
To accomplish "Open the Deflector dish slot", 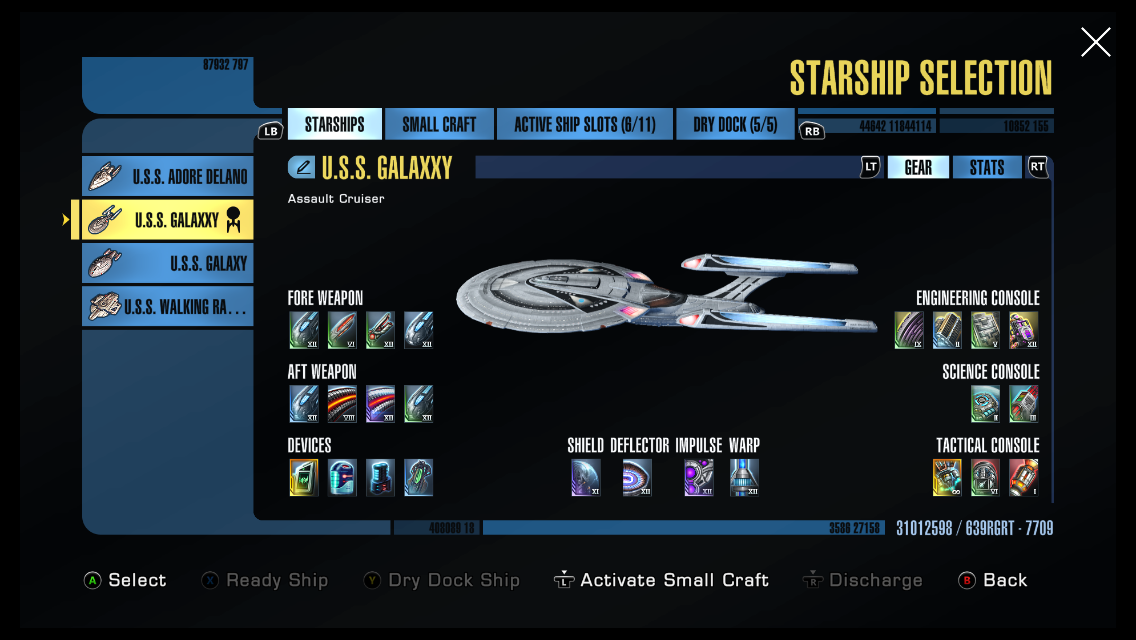I will coord(637,477).
